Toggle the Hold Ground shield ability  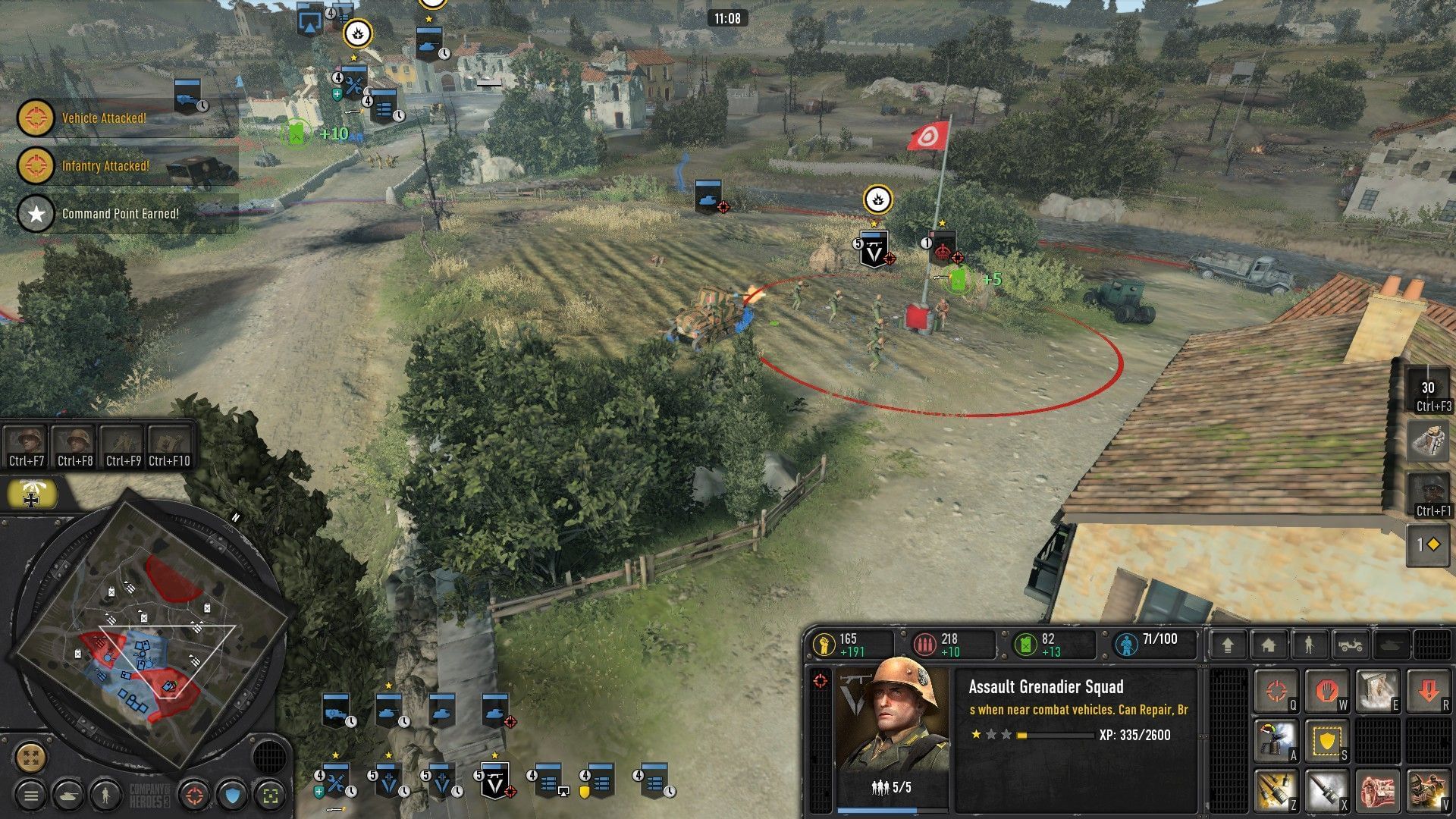(1327, 741)
